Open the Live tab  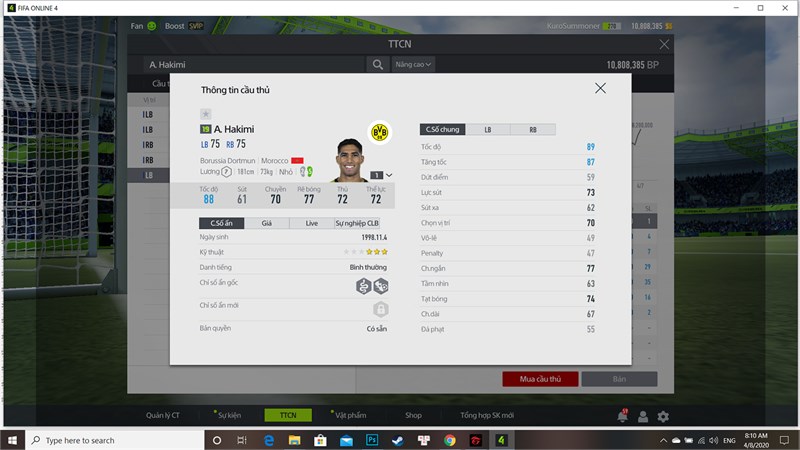click(x=312, y=223)
